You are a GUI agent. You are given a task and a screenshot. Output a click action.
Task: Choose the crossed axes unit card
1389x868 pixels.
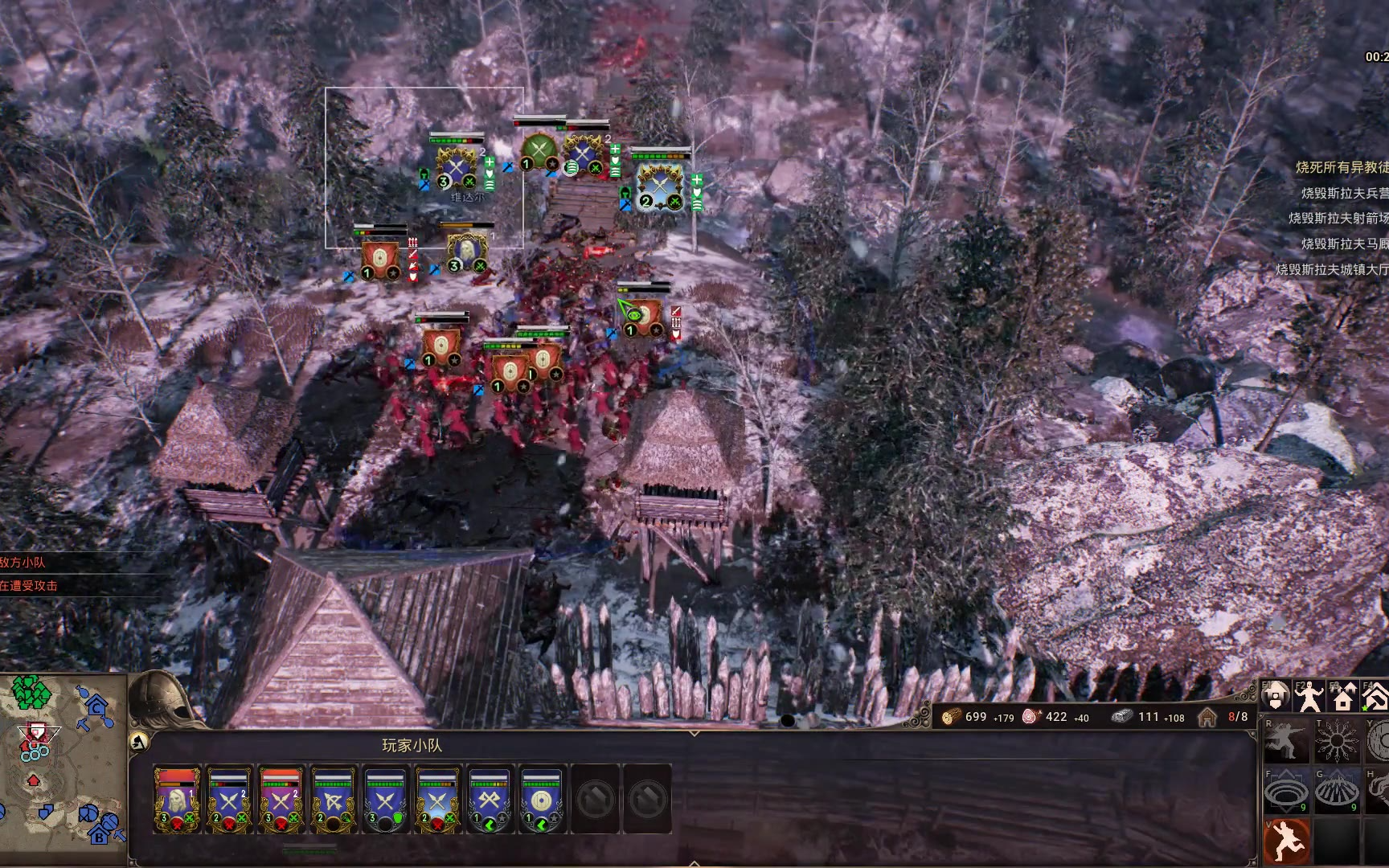tap(489, 799)
